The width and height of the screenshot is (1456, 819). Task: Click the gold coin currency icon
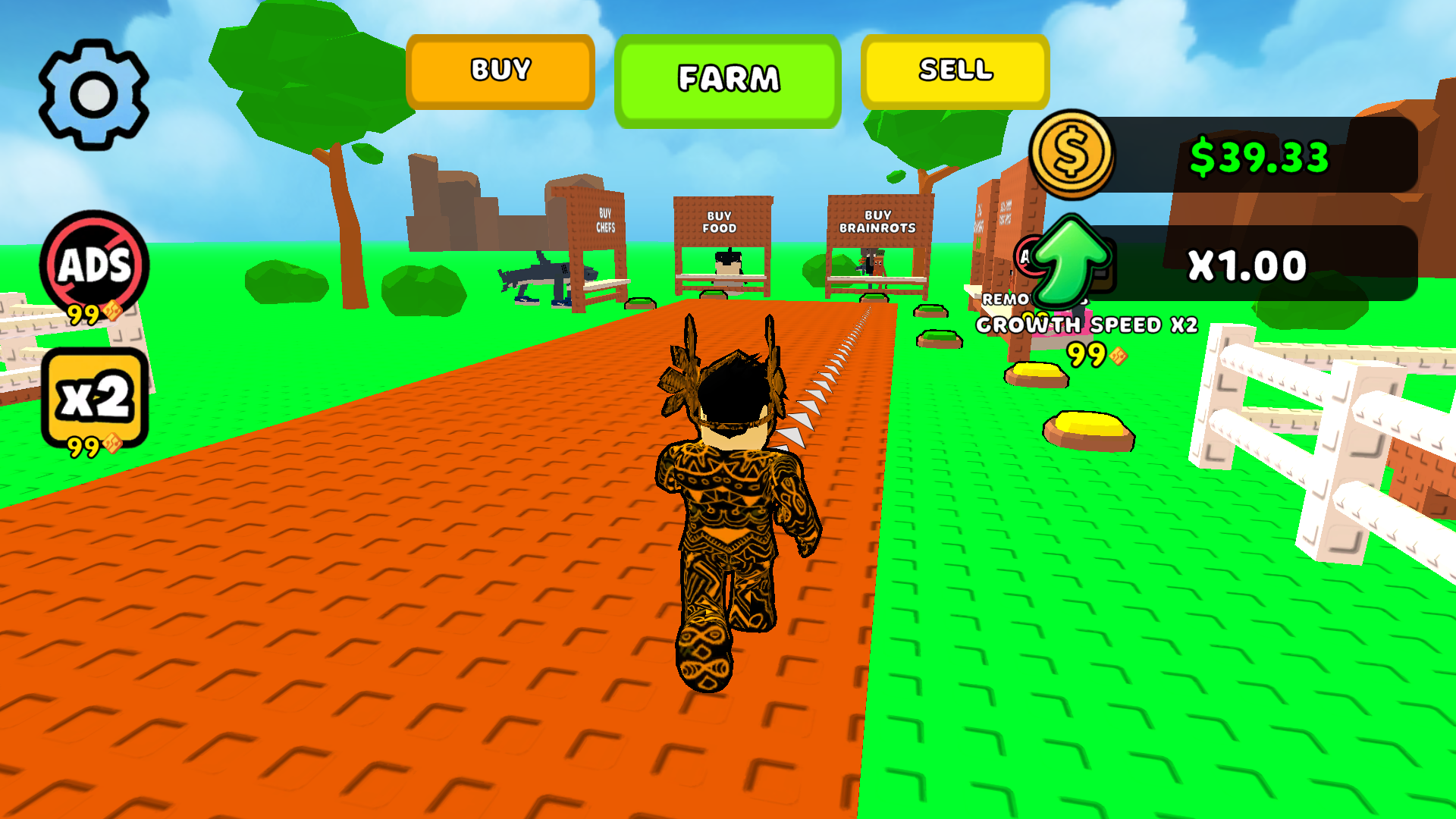(x=1071, y=155)
